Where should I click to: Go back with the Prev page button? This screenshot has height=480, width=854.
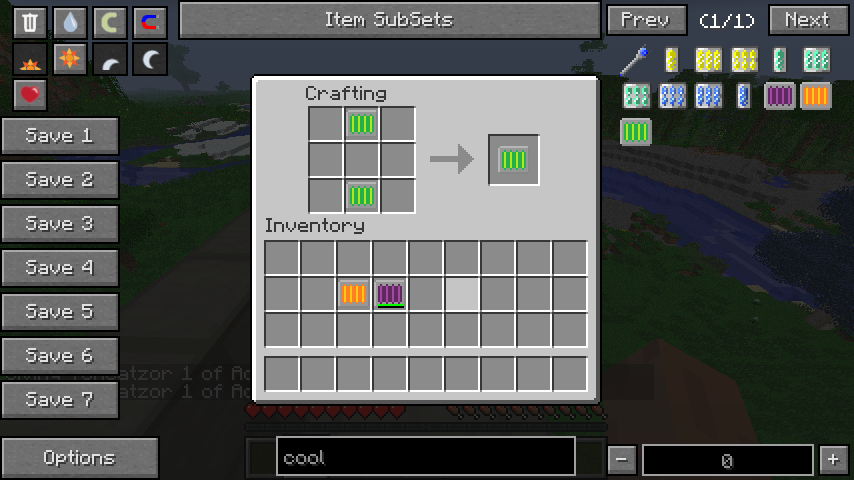pos(645,20)
